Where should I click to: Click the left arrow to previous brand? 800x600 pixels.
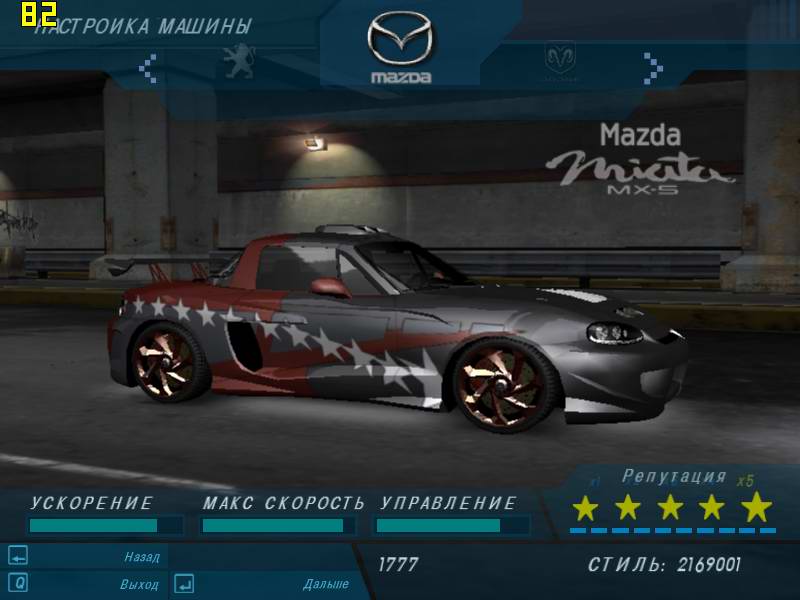[148, 67]
